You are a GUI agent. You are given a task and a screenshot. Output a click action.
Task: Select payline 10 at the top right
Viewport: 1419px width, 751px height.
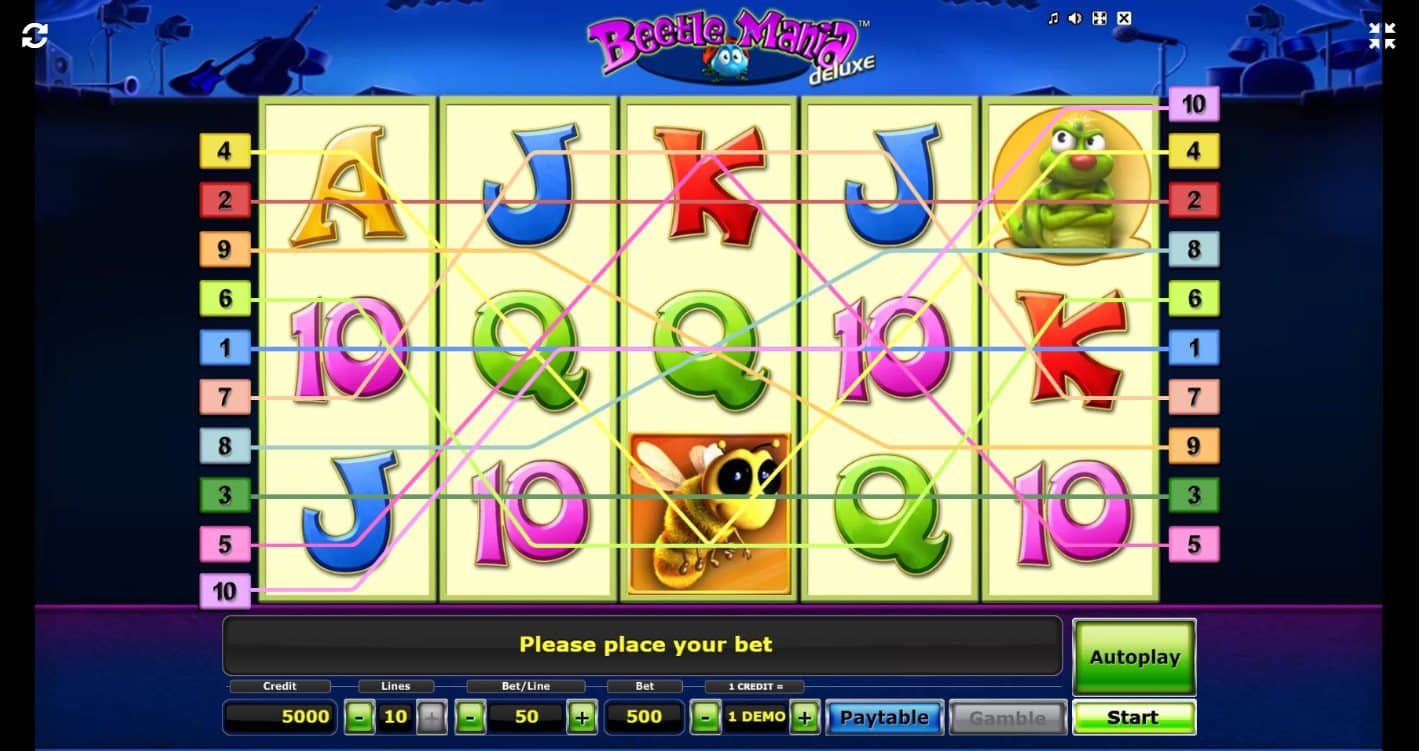(1193, 103)
